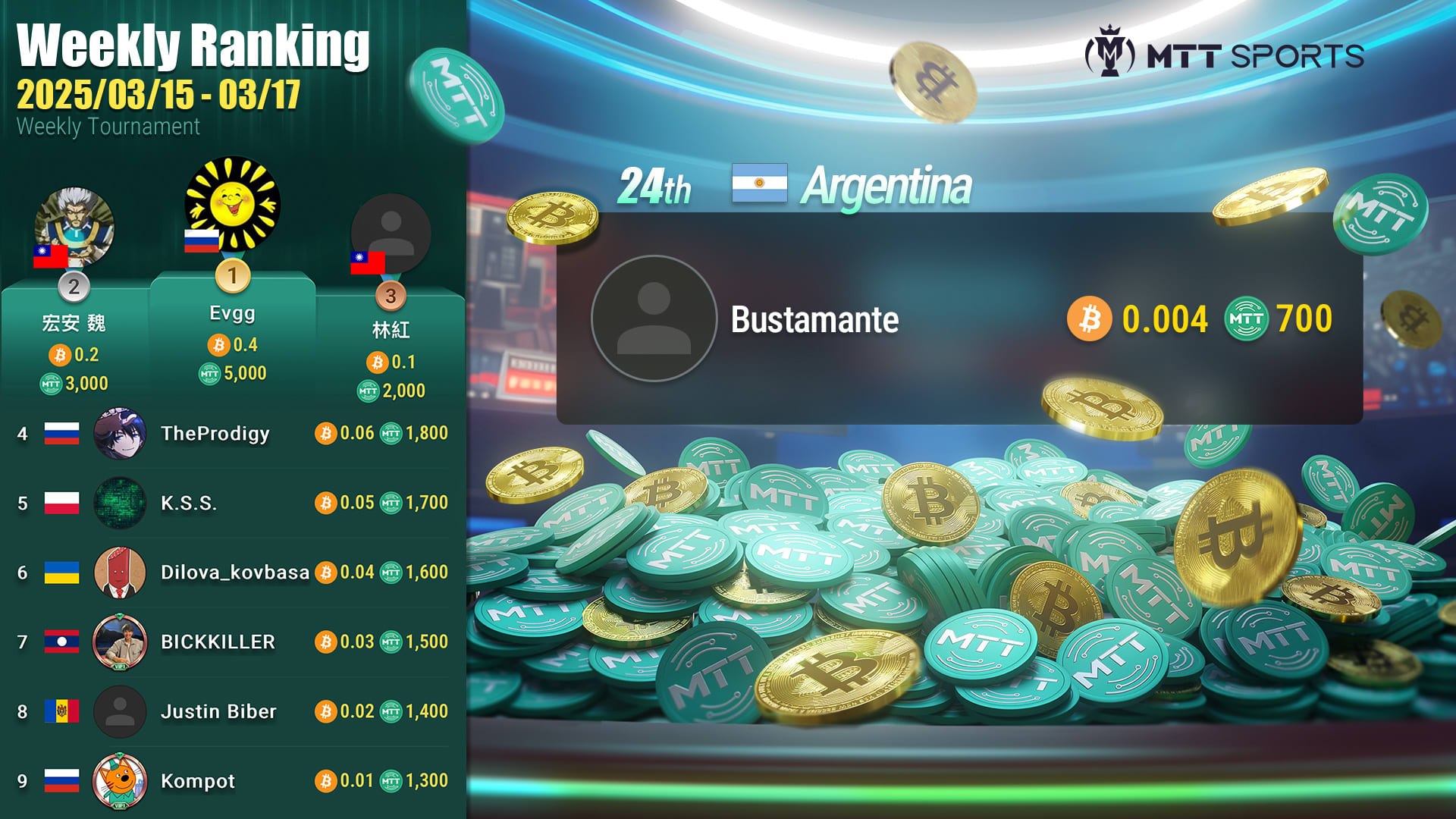Click the Weekly Tournament label
This screenshot has width=1456, height=819.
tap(108, 126)
